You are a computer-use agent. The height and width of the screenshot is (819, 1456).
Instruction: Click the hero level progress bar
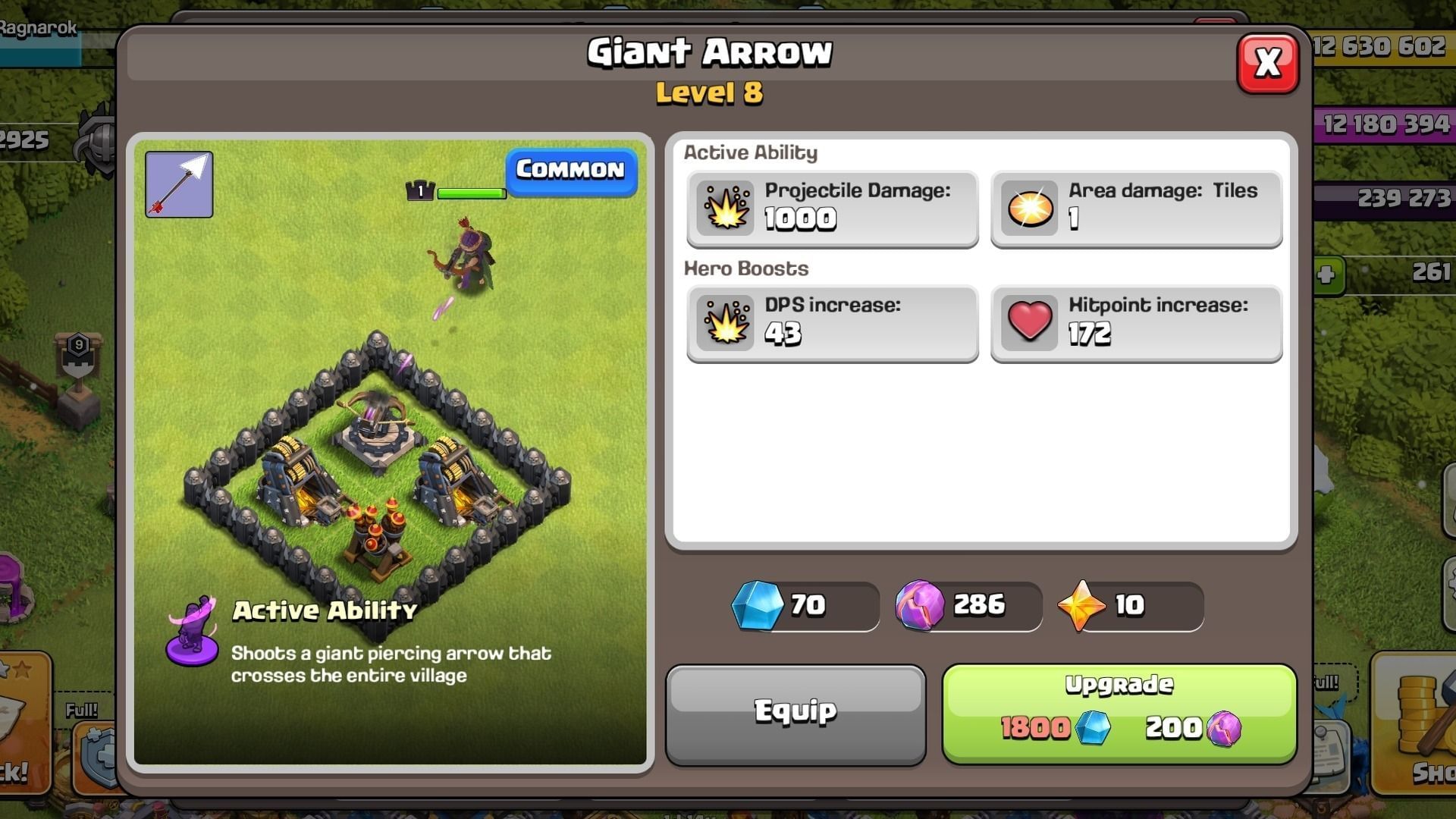[472, 193]
